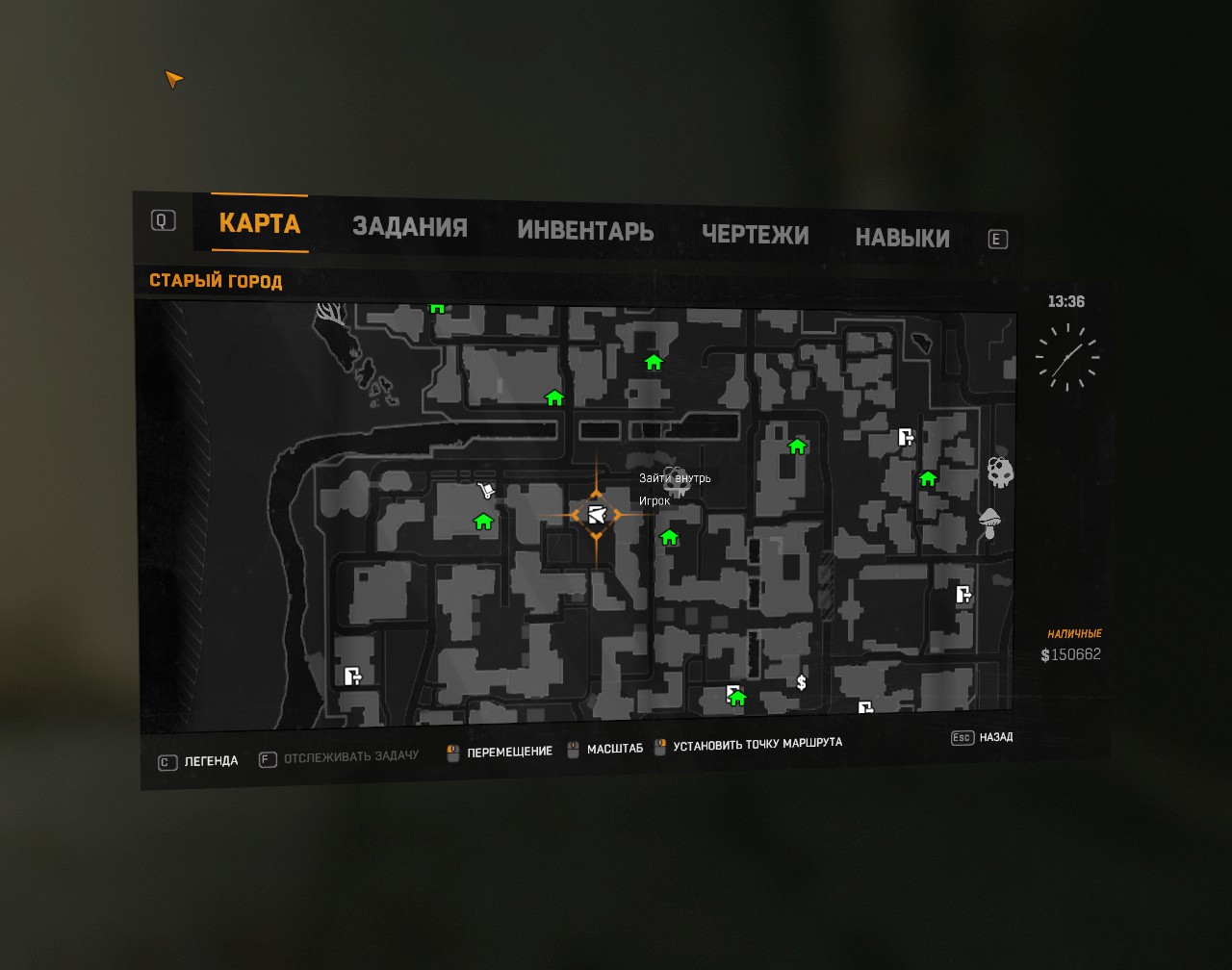1232x970 pixels.
Task: Click the НАЗАД back button
Action: 995,737
